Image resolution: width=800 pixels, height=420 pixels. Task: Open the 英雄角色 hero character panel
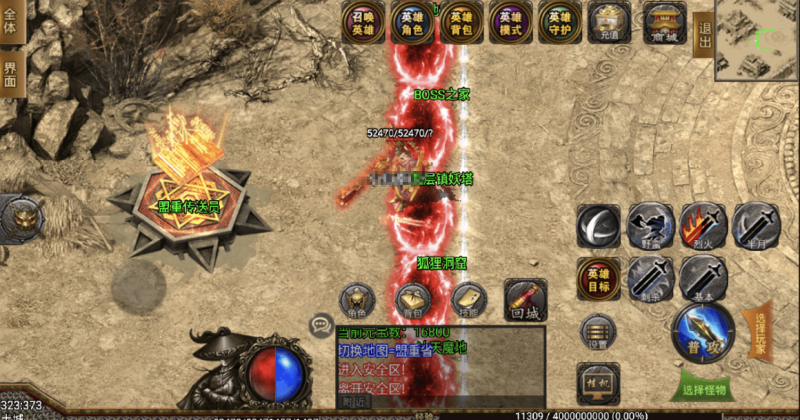click(x=412, y=22)
